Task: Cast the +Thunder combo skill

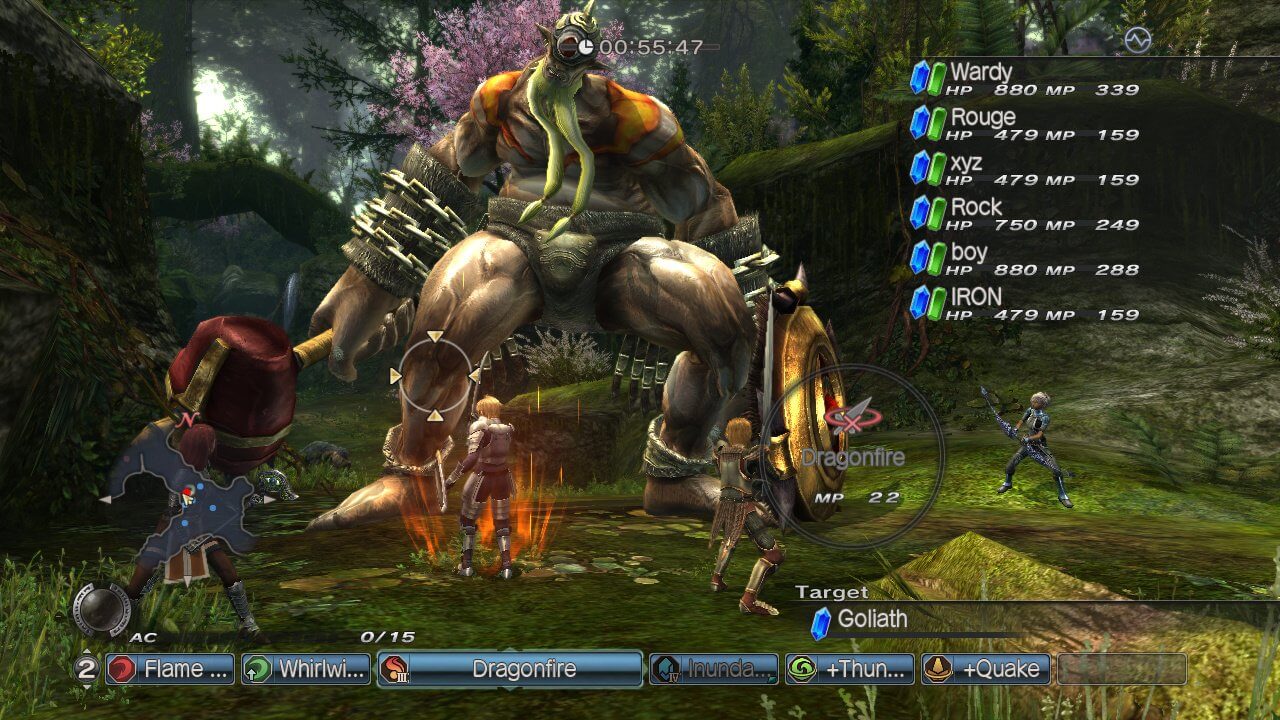Action: coord(850,669)
